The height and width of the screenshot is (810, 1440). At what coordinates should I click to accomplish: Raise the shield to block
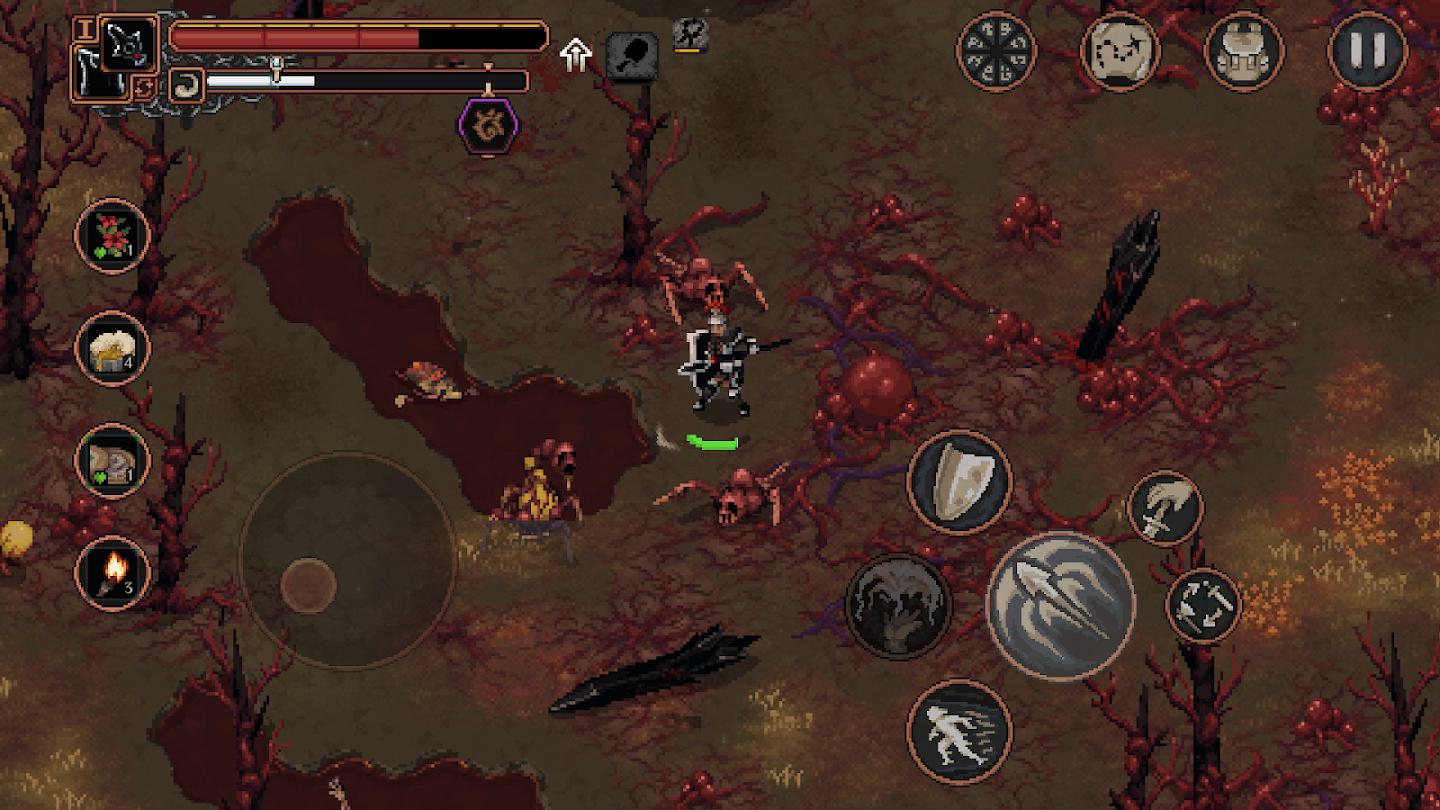pyautogui.click(x=959, y=482)
